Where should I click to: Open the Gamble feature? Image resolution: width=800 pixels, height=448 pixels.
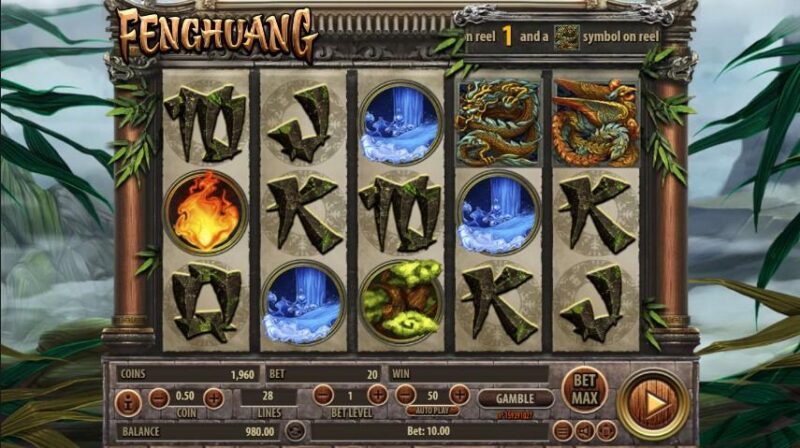coord(515,398)
